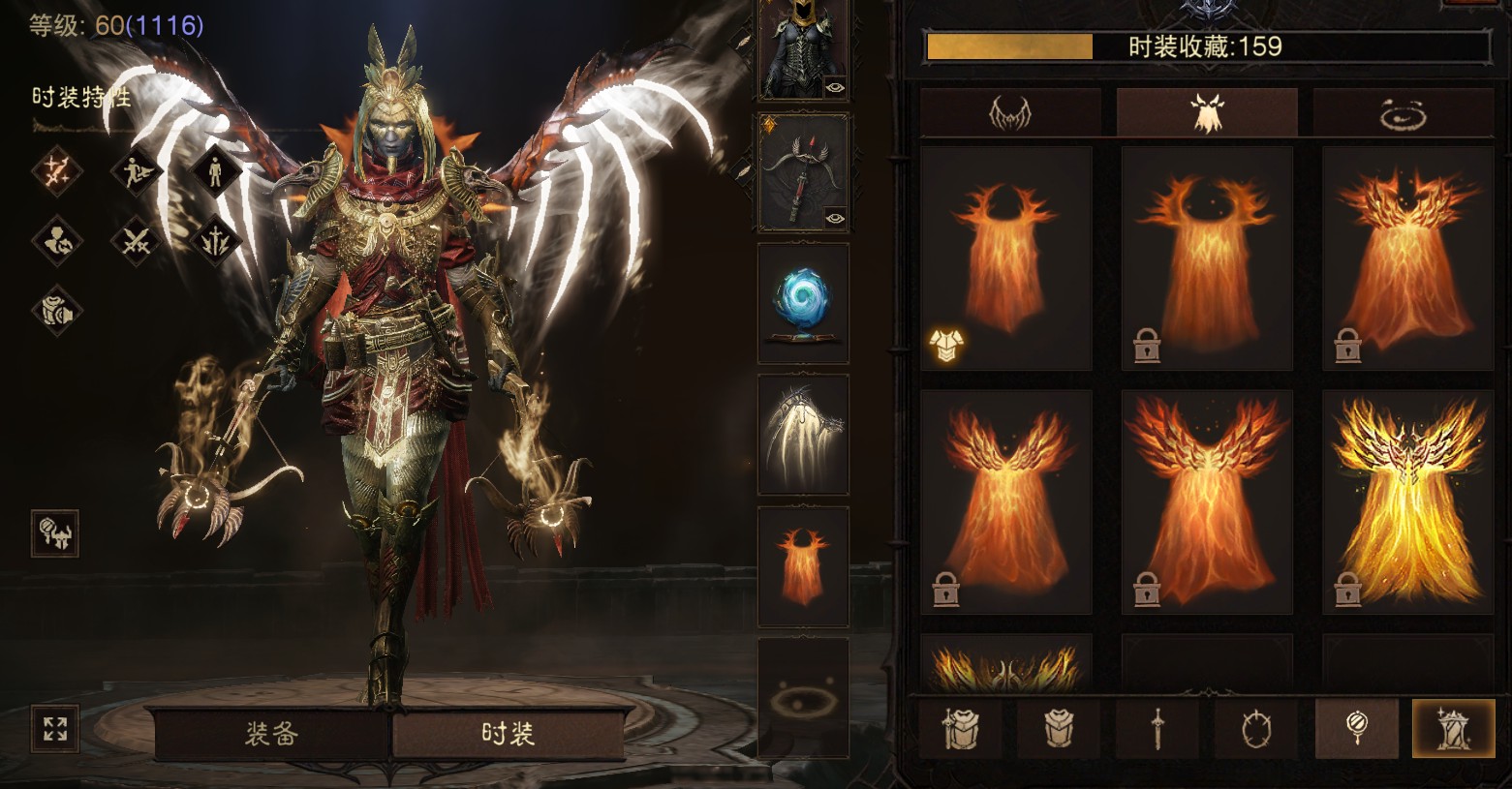Toggle the bow cosmetic's eye visibility icon
The height and width of the screenshot is (789, 1512).
[835, 219]
